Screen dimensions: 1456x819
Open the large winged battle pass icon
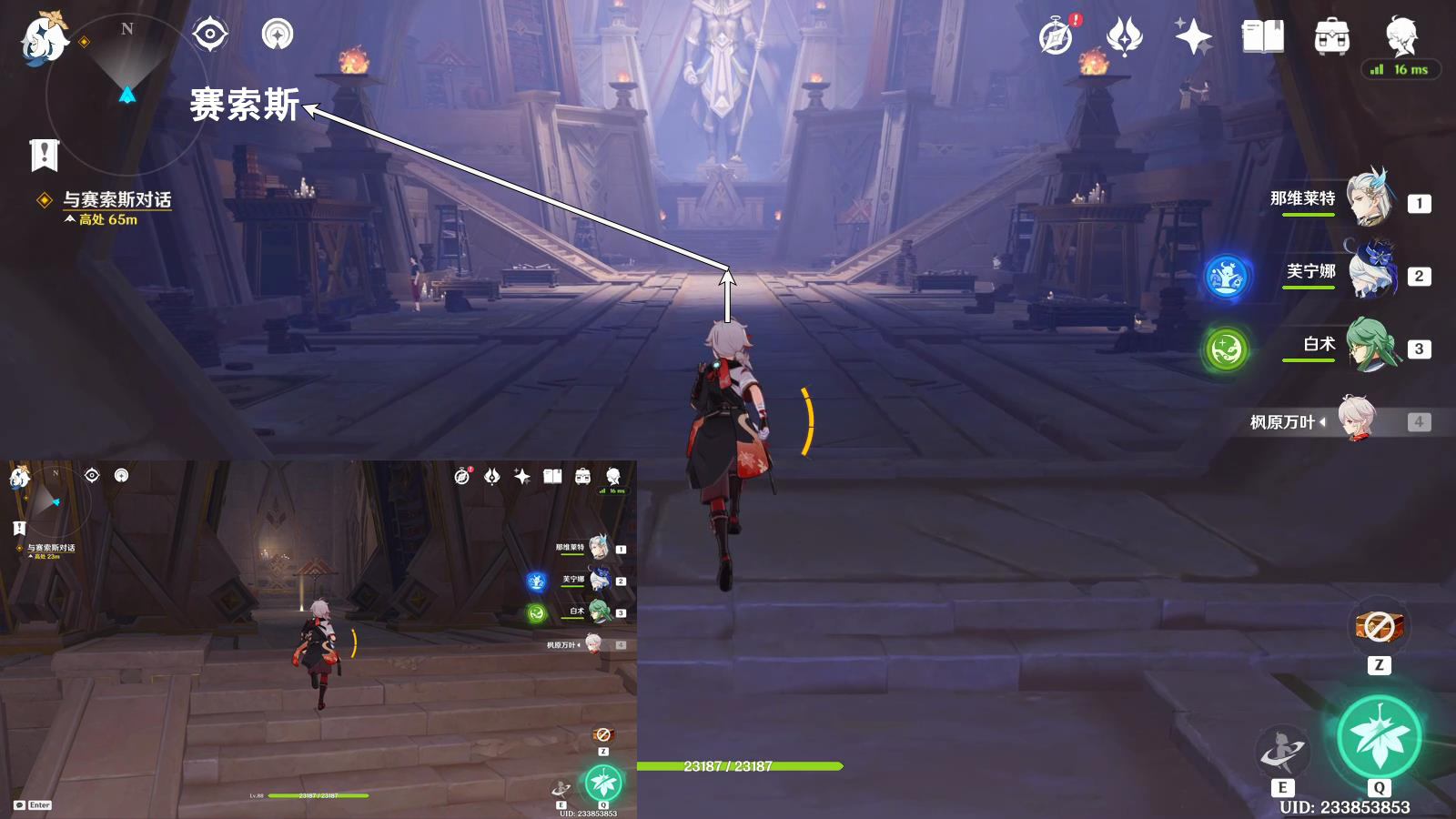[1125, 37]
